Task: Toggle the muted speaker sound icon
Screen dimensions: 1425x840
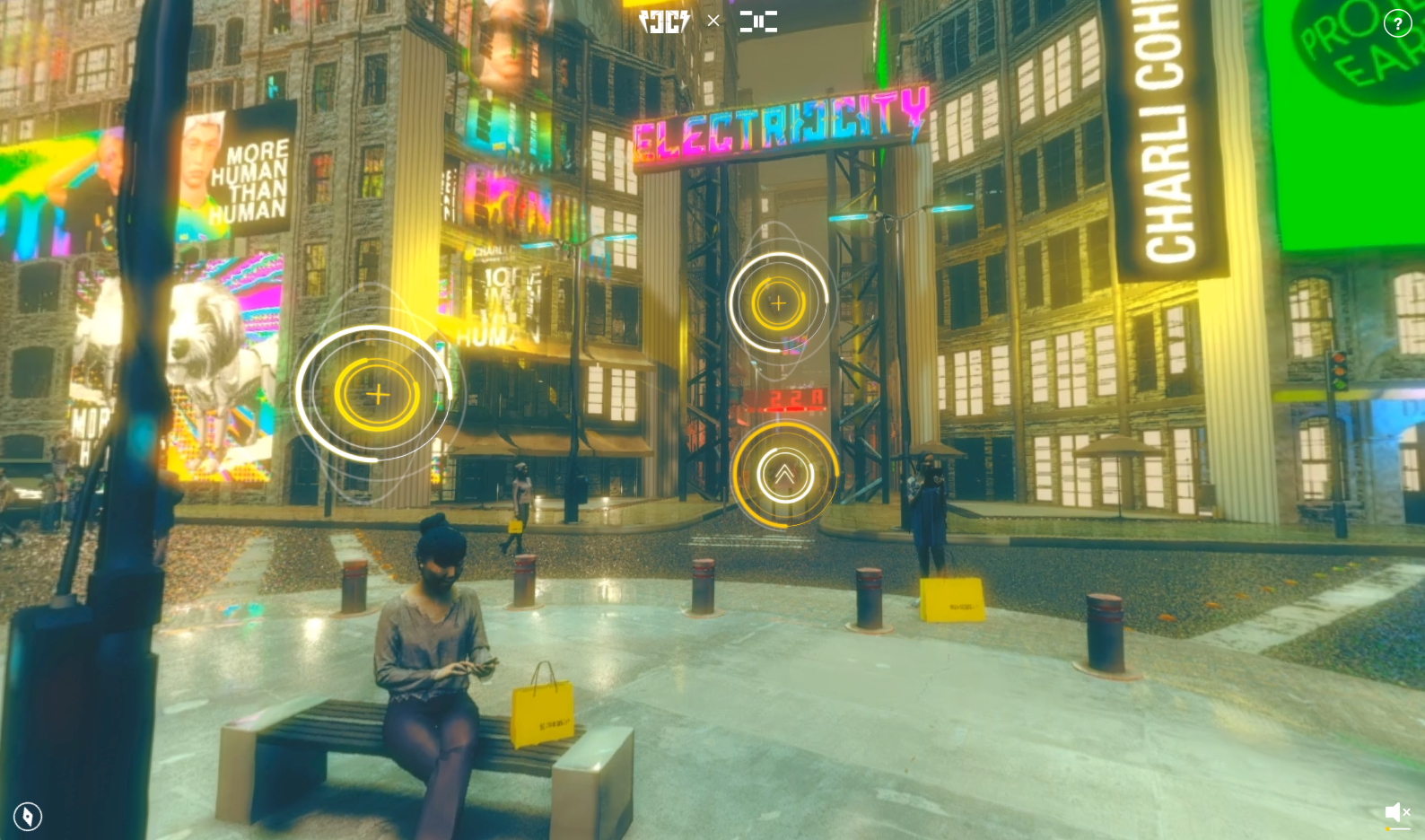Action: click(x=1397, y=813)
